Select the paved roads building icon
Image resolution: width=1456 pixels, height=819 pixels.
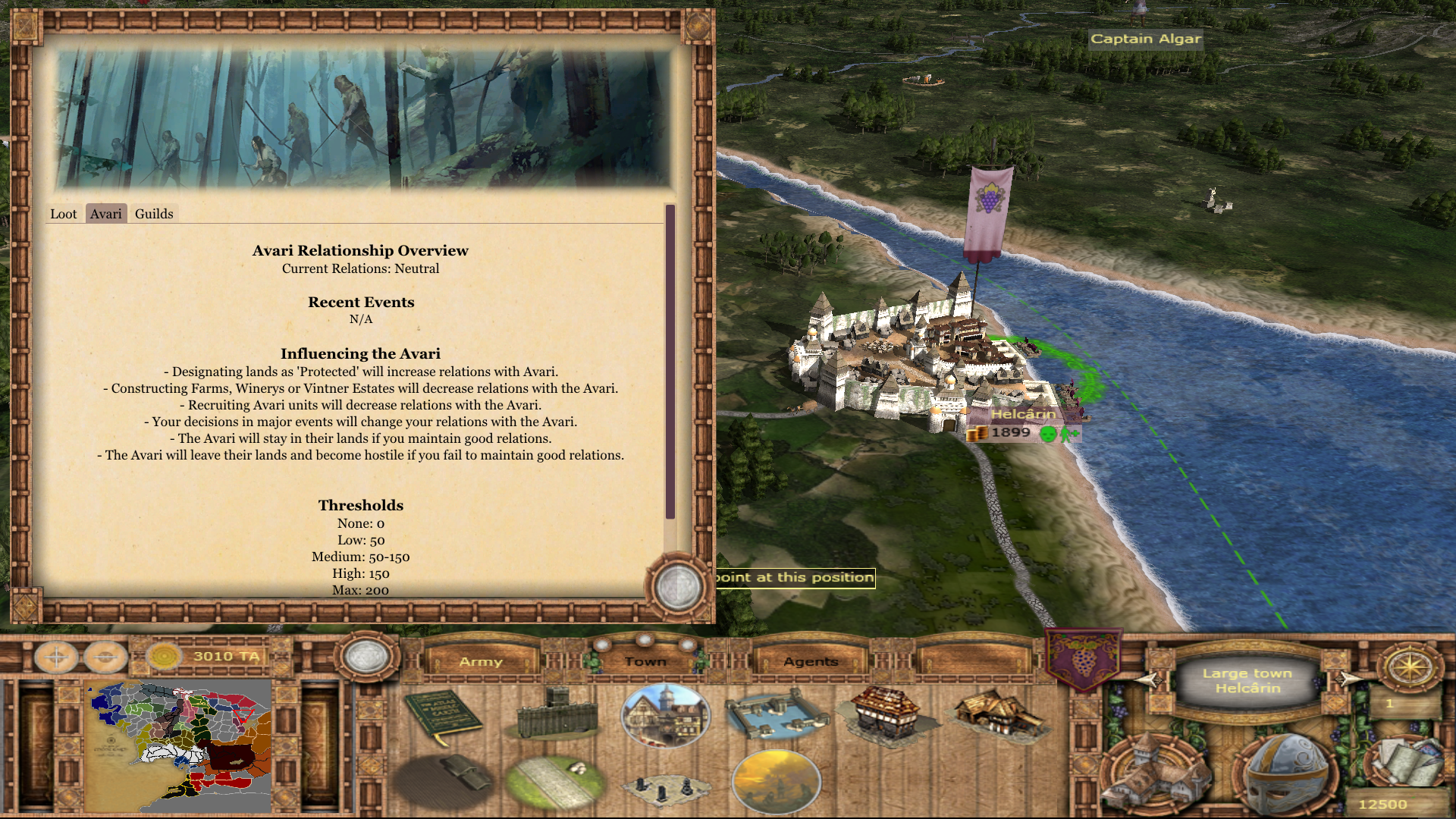tap(556, 780)
